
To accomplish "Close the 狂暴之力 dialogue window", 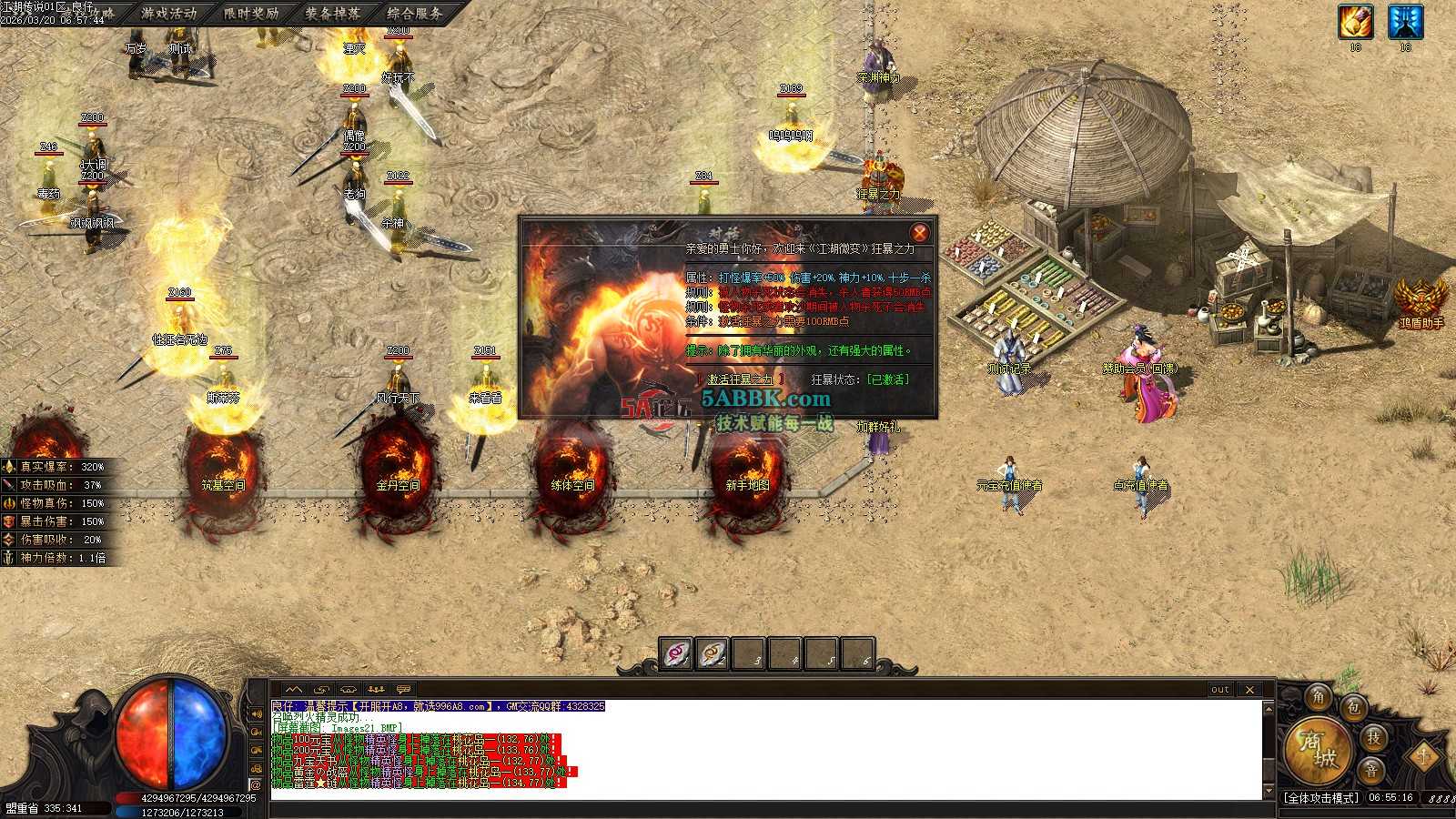I will pos(919,233).
